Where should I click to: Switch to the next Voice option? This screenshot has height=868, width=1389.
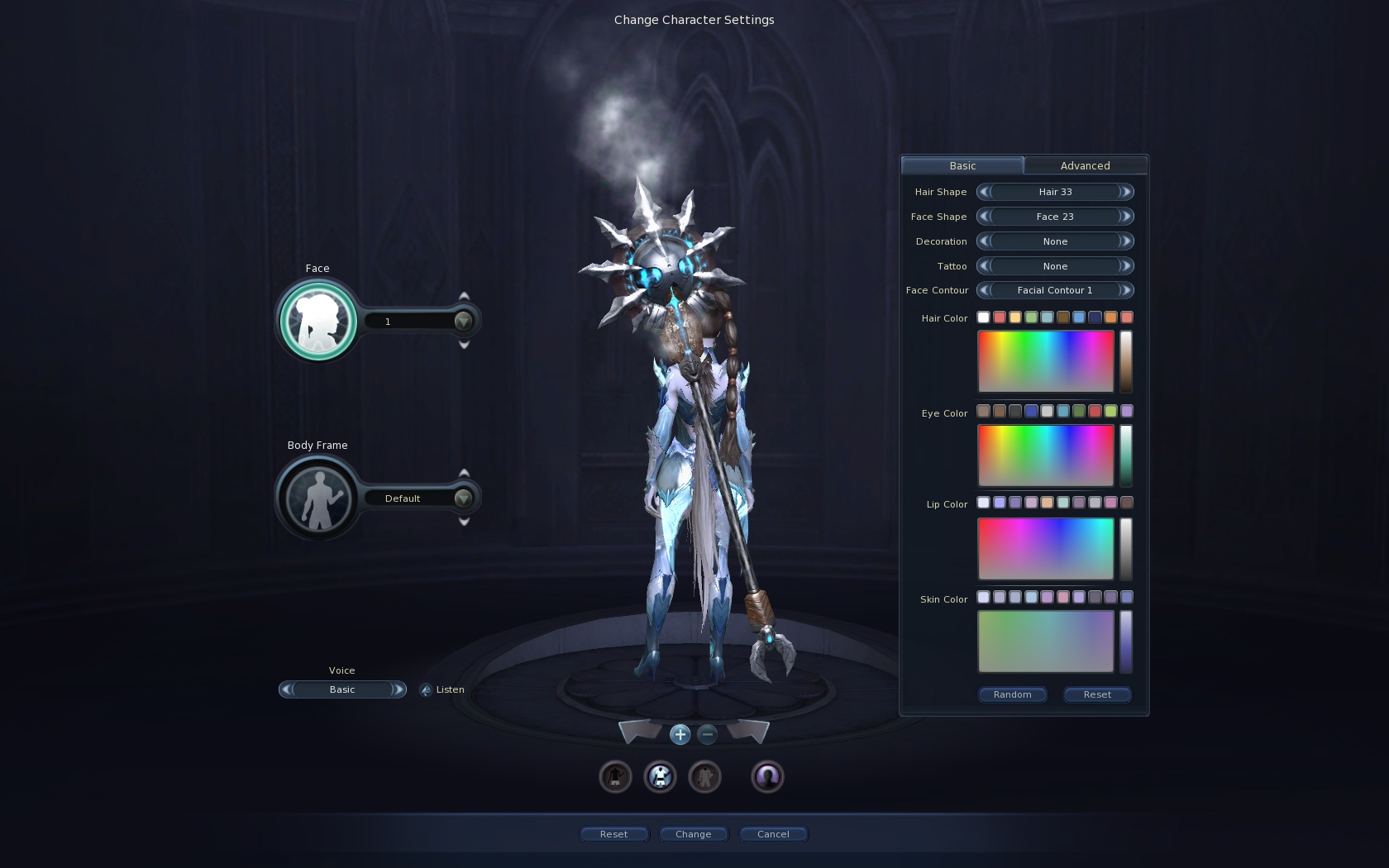(x=398, y=689)
